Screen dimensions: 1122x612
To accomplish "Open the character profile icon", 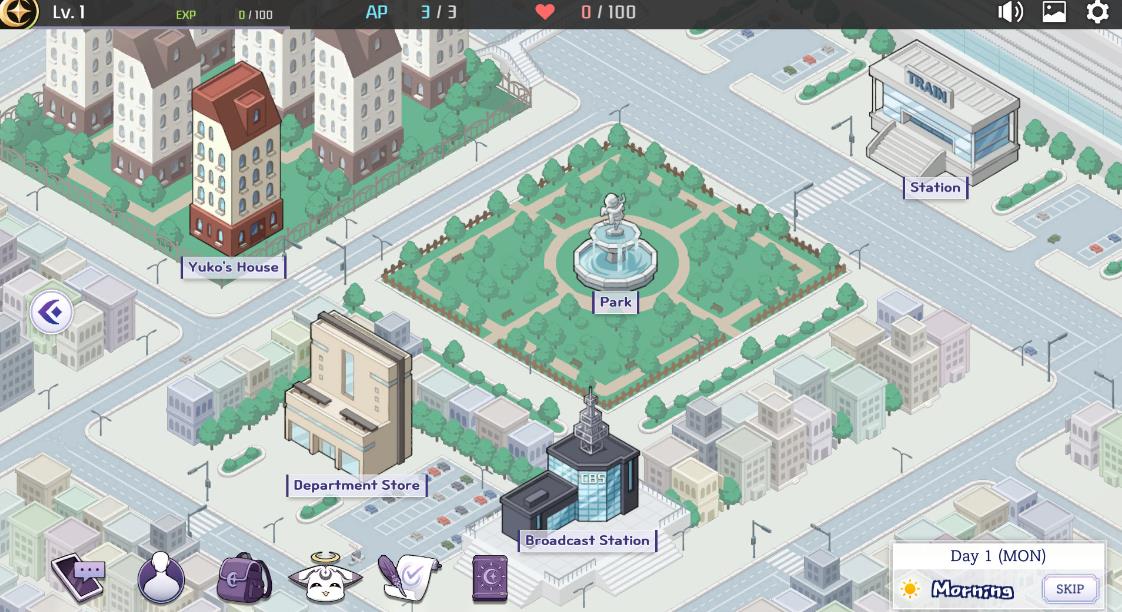I will click(161, 577).
